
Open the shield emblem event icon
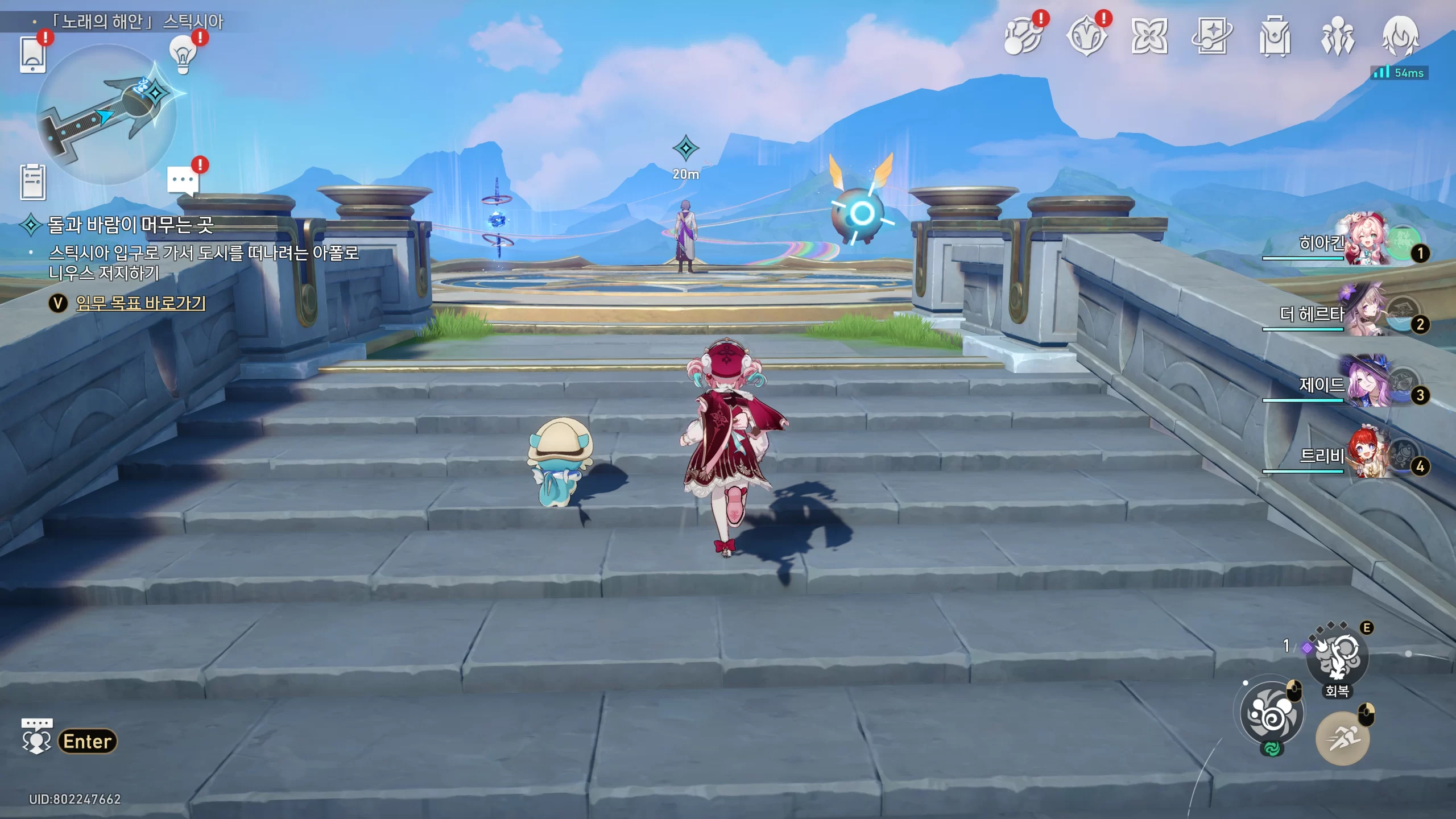click(x=1087, y=37)
